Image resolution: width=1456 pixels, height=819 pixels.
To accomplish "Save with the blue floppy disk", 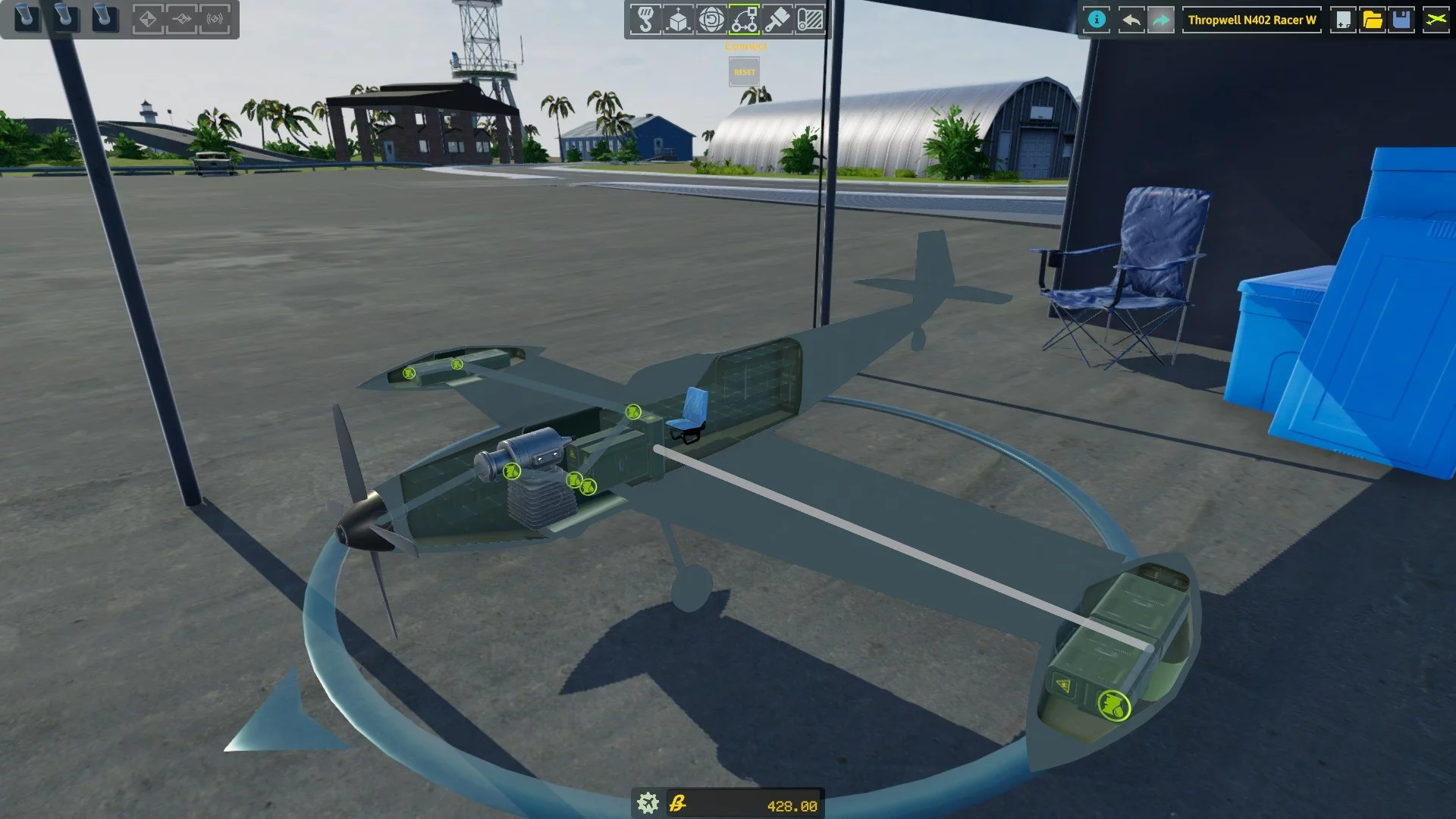I will (x=1402, y=20).
